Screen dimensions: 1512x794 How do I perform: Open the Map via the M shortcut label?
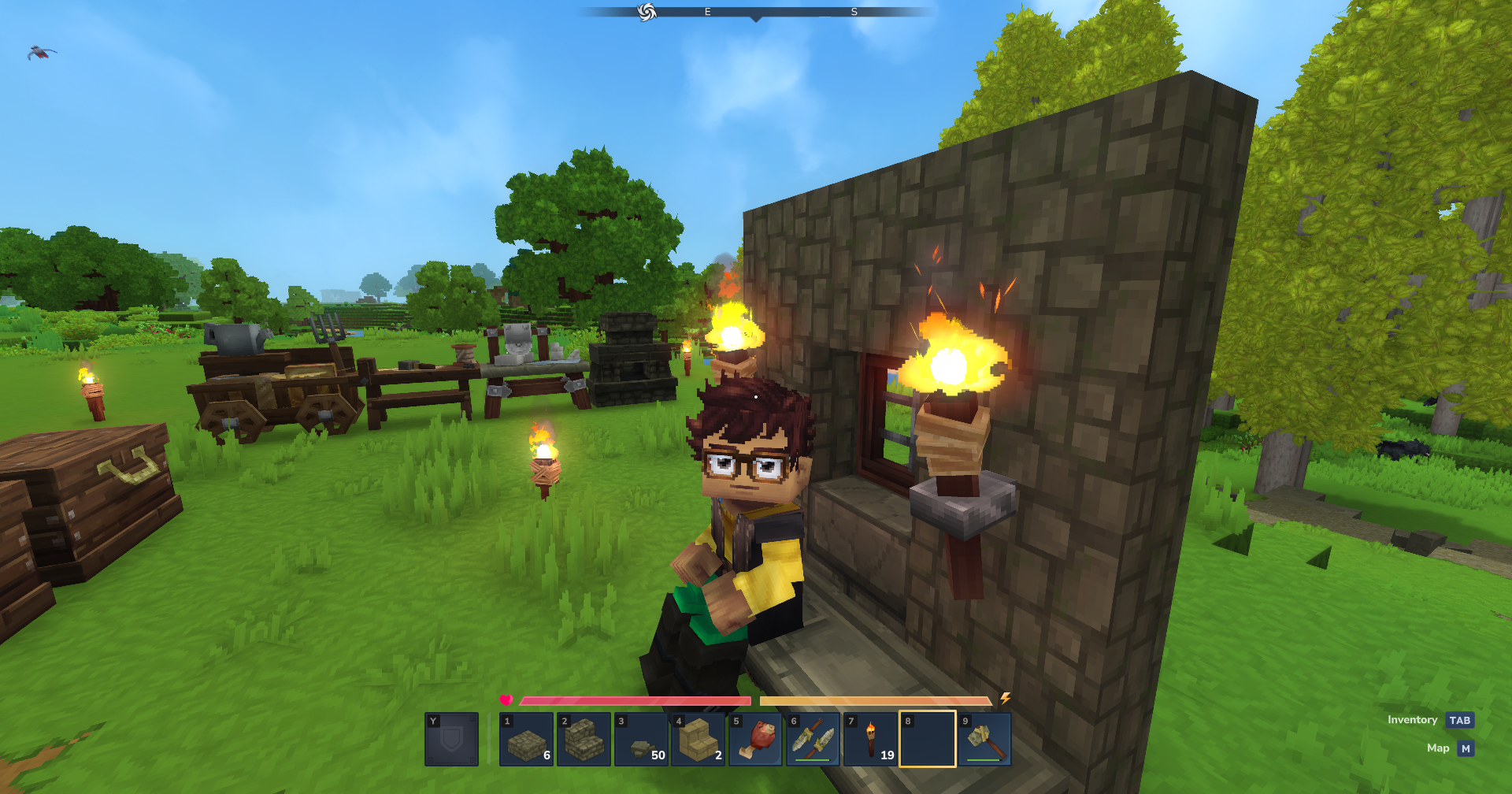click(1466, 748)
